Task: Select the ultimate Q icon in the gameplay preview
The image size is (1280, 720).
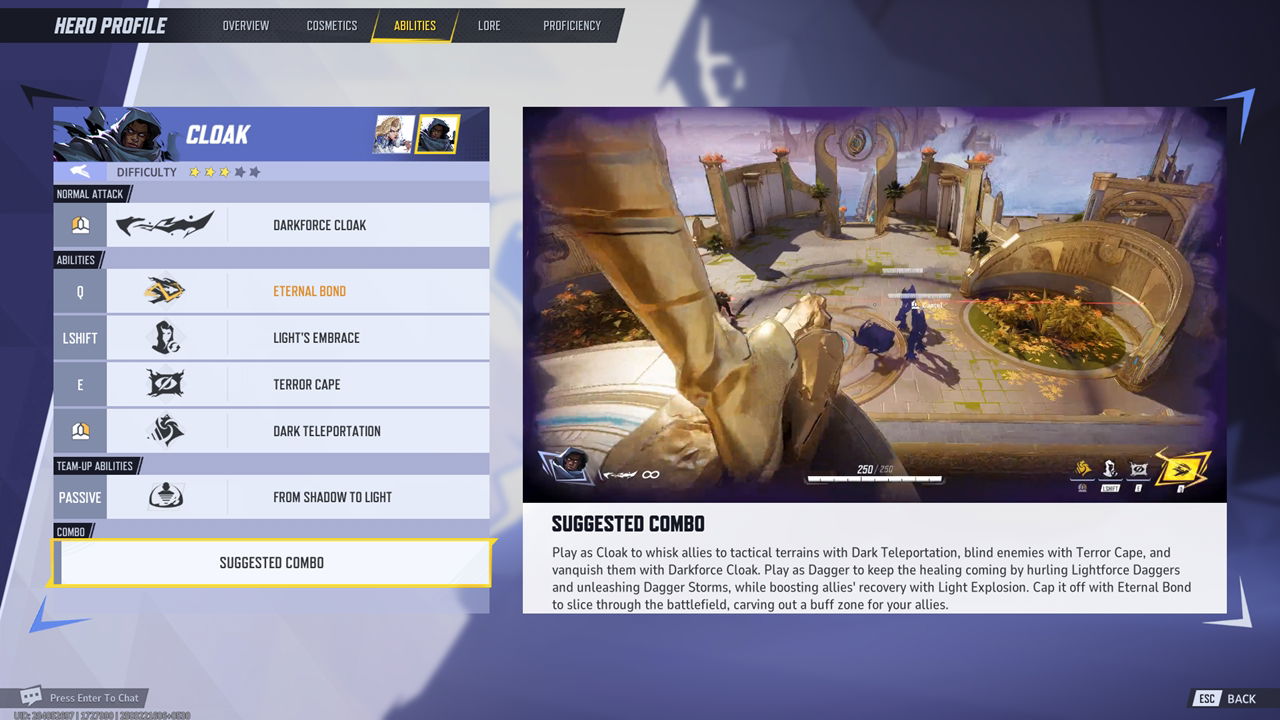Action: (x=1180, y=467)
